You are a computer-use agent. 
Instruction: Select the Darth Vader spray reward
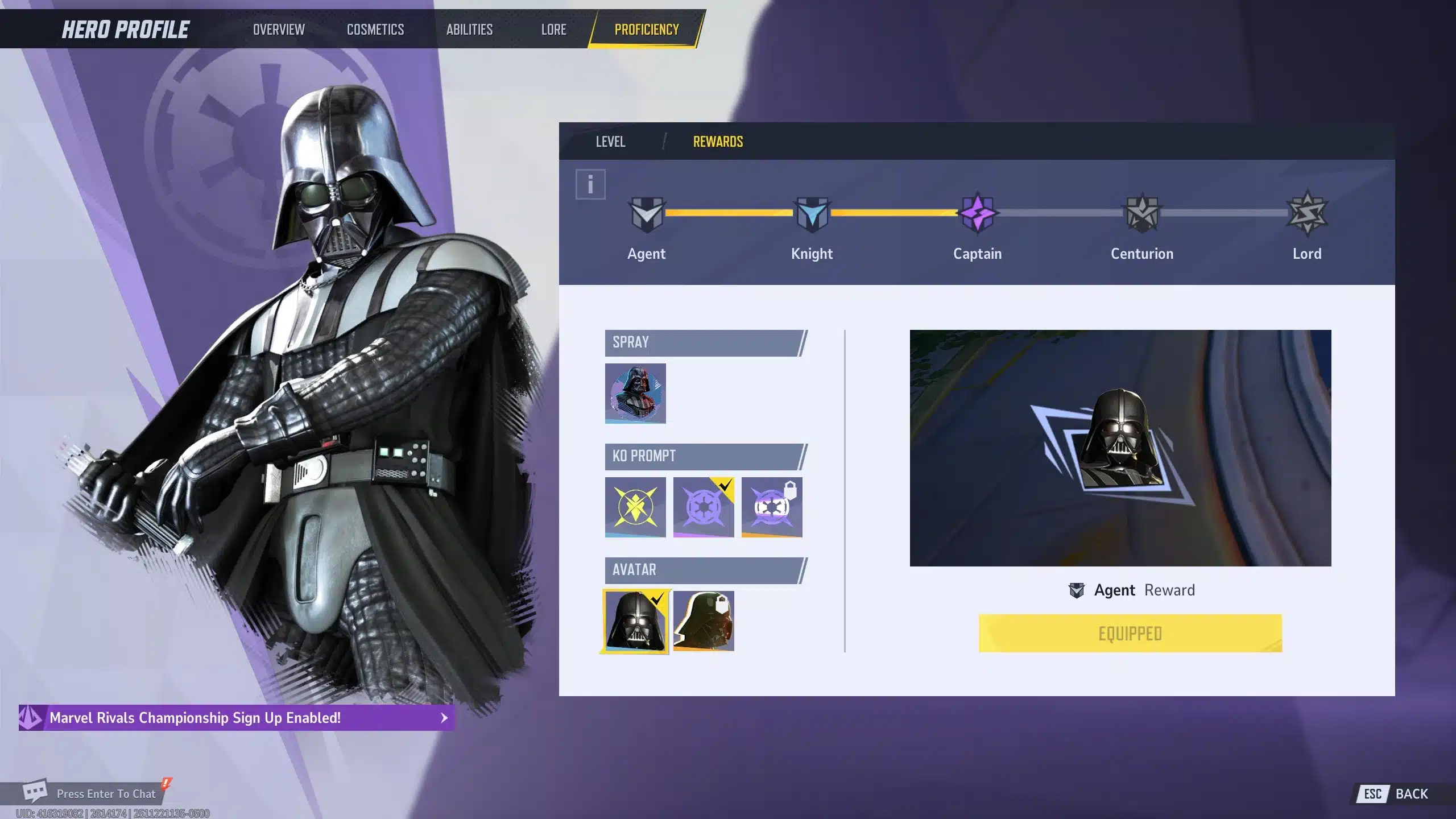click(x=635, y=393)
